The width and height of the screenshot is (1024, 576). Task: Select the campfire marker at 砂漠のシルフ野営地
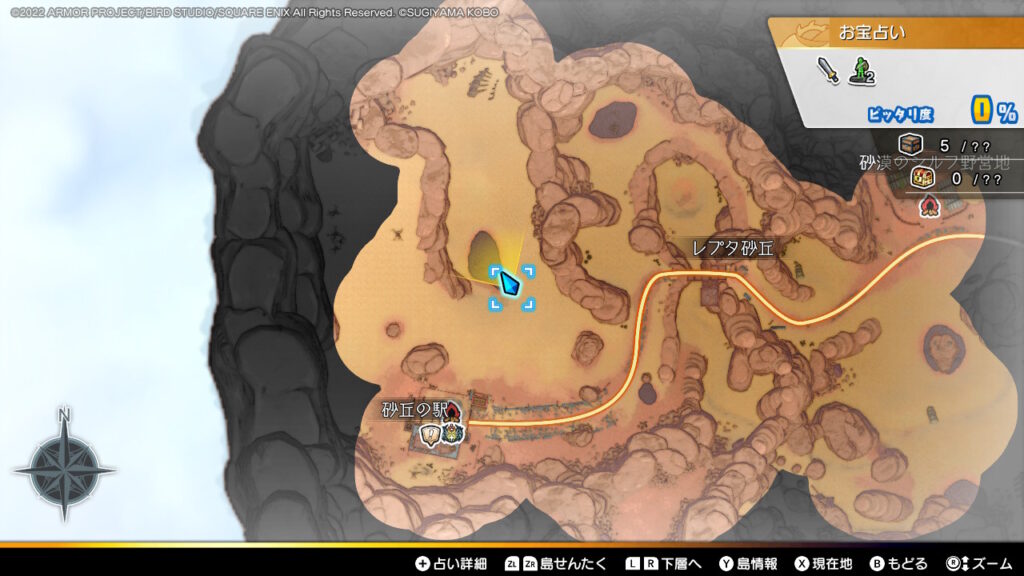[931, 204]
